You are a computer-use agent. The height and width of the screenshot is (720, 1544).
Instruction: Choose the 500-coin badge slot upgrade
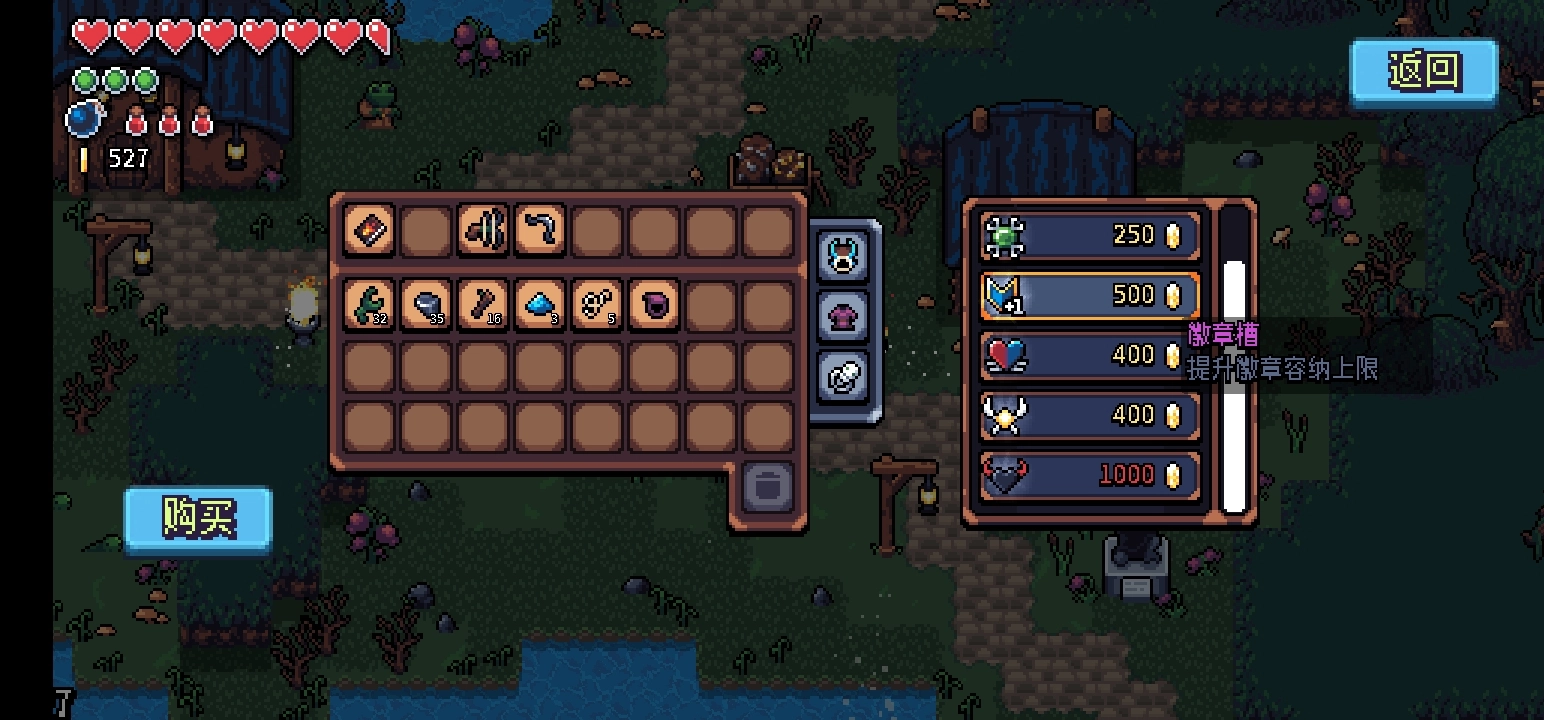click(x=1090, y=296)
